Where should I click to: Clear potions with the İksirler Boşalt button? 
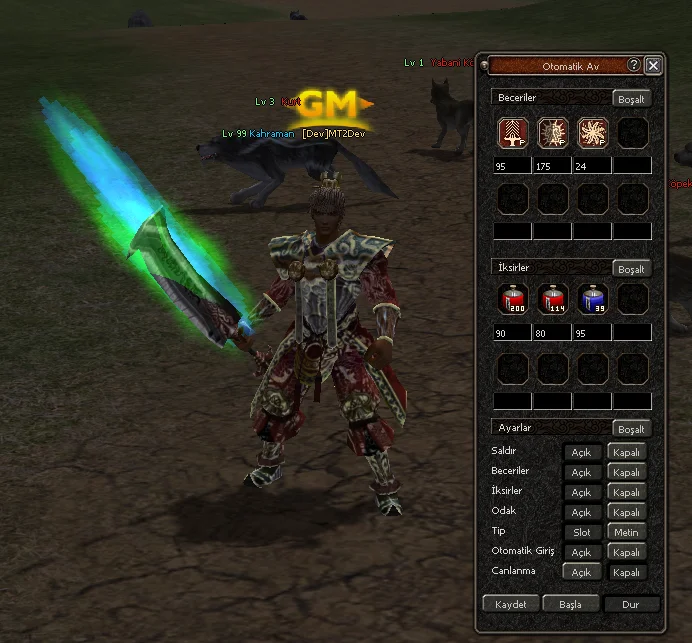pos(632,269)
